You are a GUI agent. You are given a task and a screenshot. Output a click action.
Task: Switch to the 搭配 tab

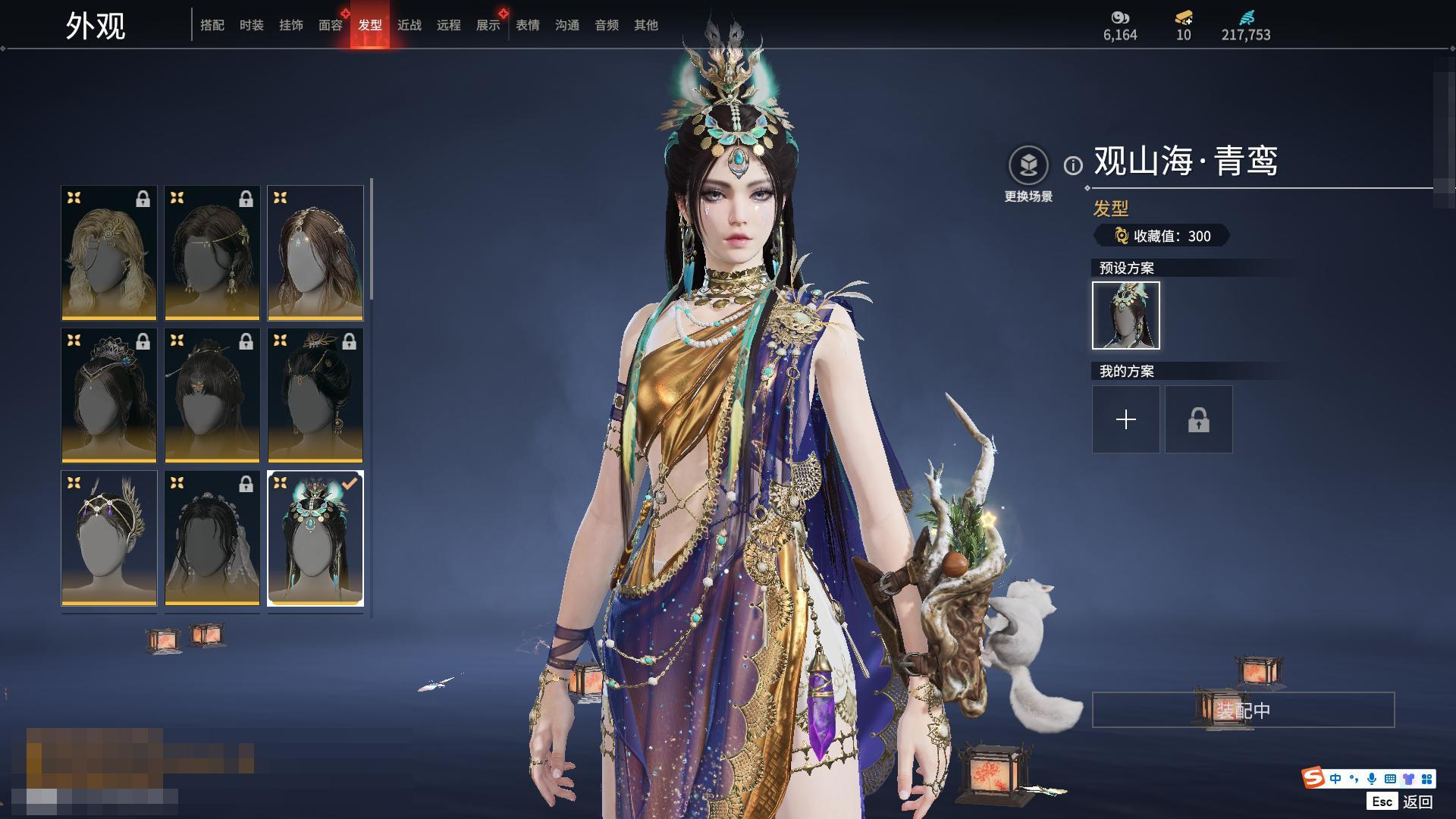point(212,25)
